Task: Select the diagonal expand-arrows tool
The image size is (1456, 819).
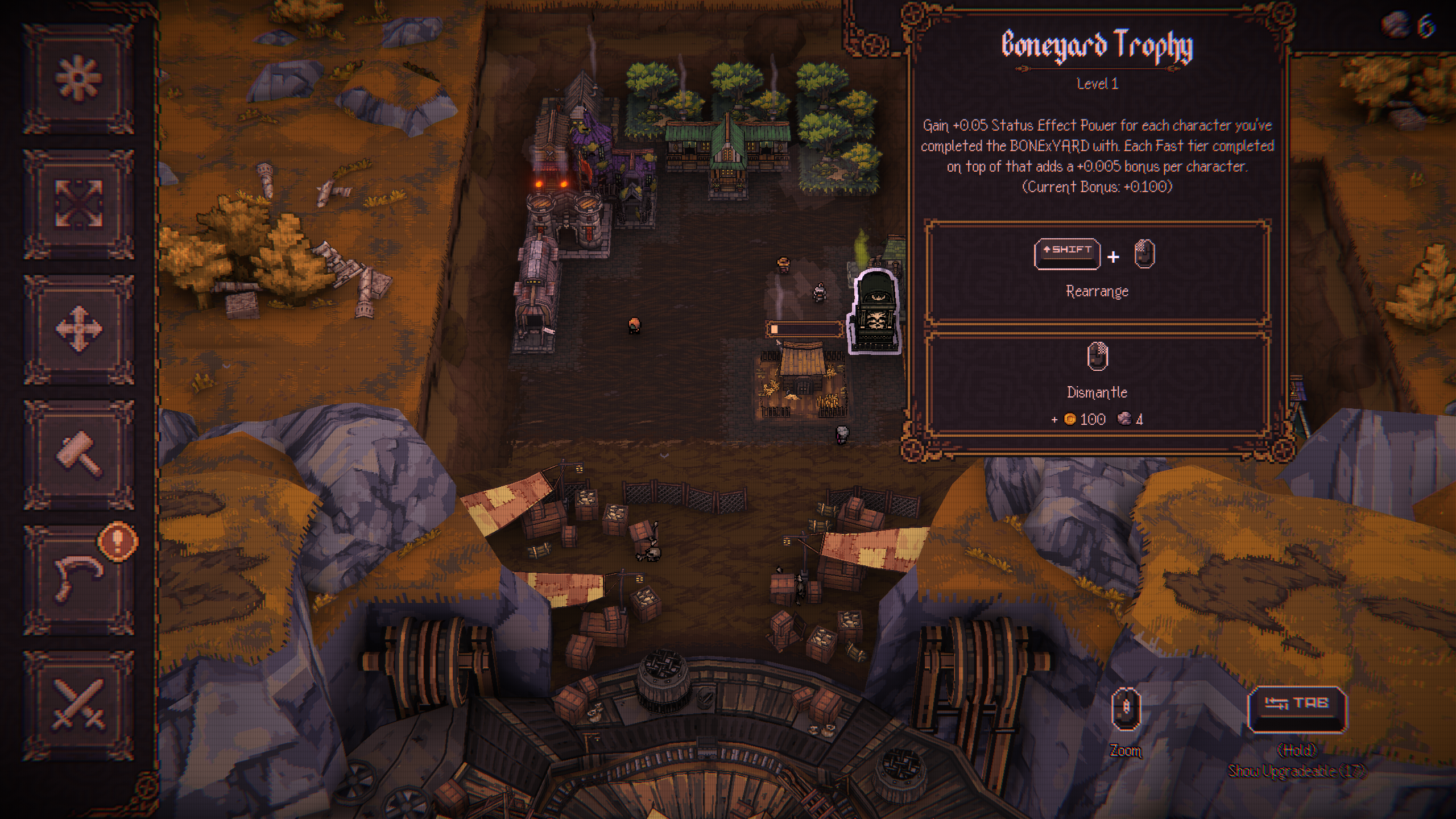Action: [x=78, y=204]
